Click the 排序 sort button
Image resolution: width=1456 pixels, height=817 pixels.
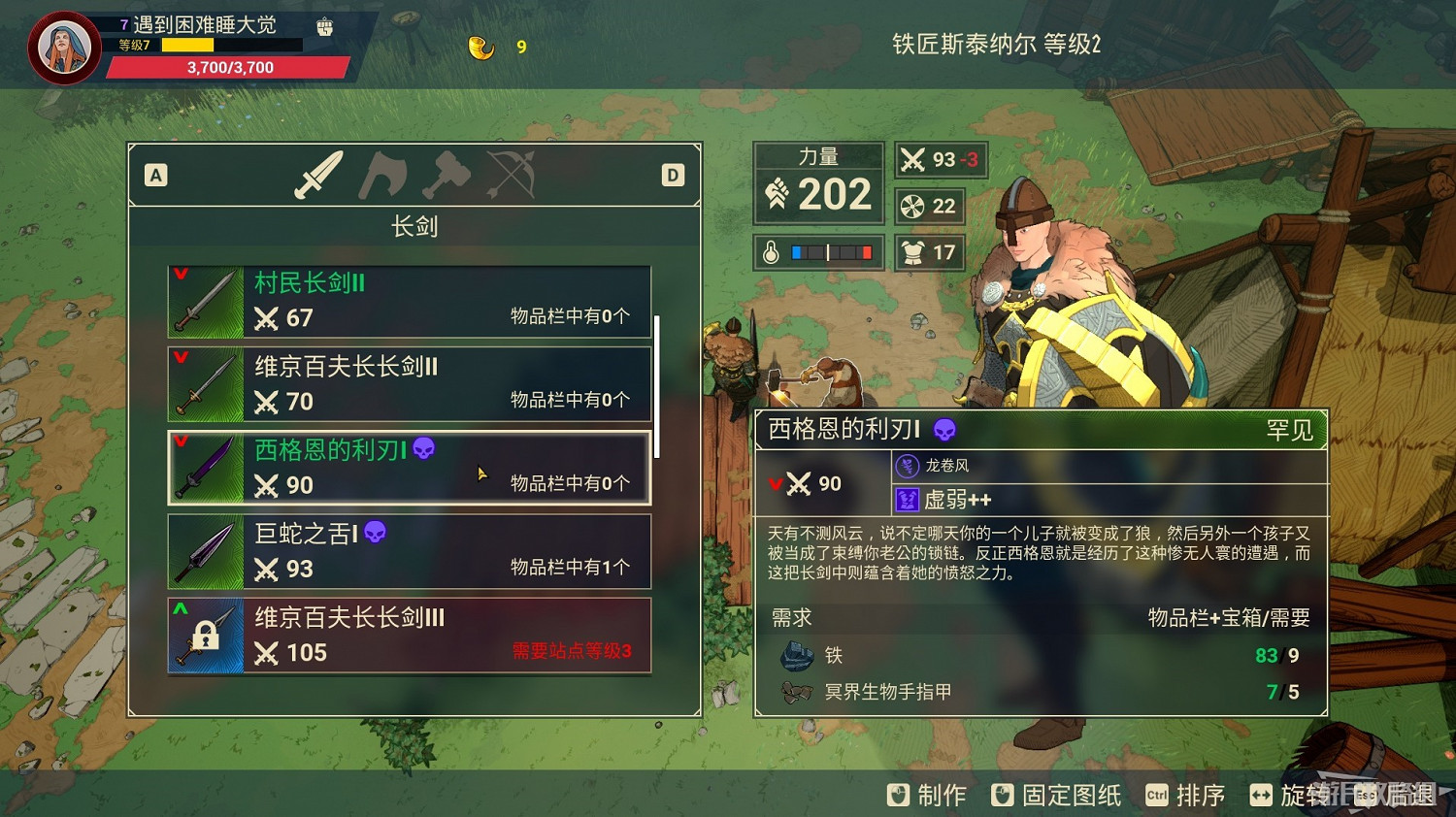[x=1201, y=795]
